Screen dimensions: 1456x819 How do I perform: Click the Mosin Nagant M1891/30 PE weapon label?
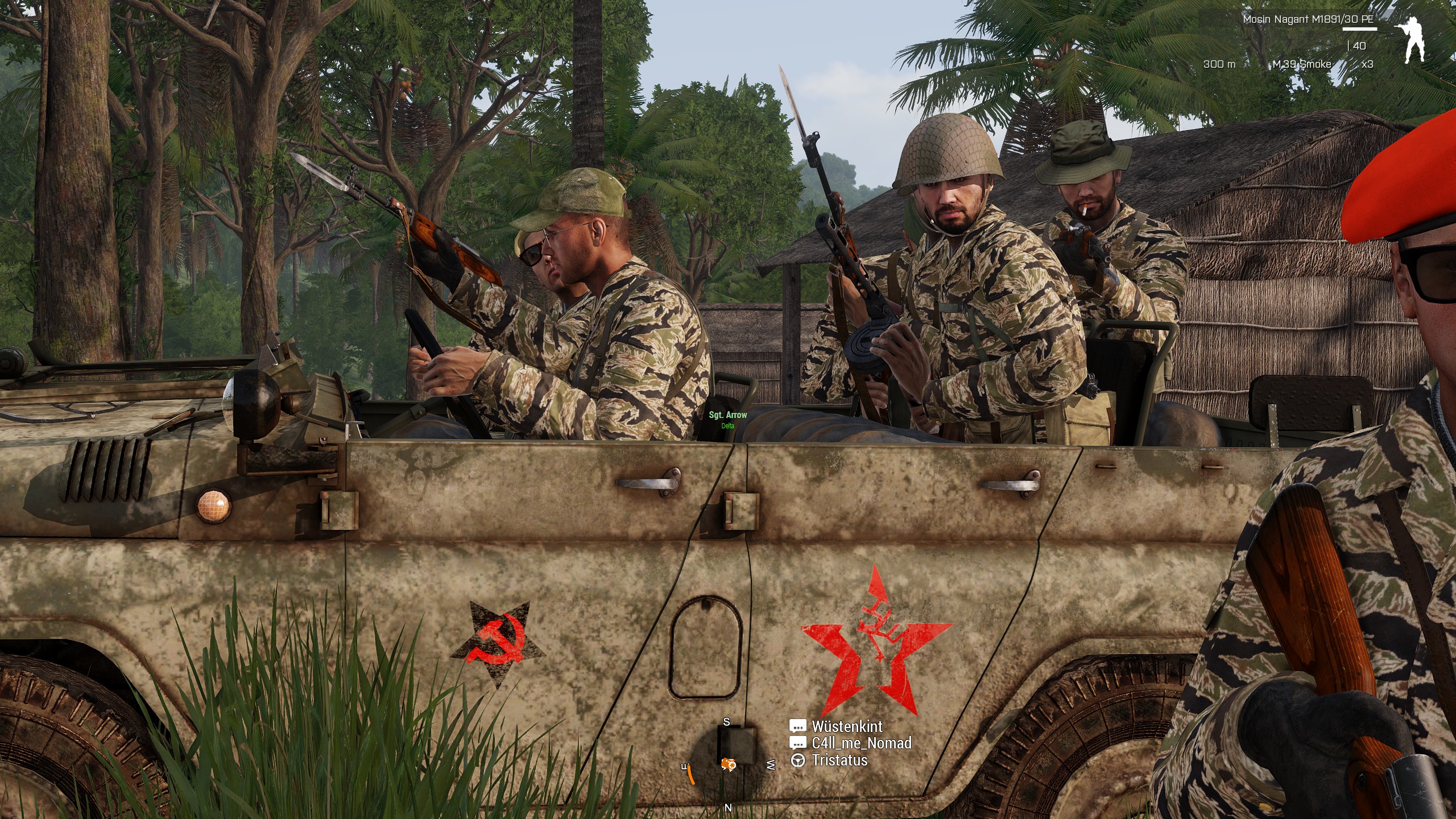[1308, 19]
